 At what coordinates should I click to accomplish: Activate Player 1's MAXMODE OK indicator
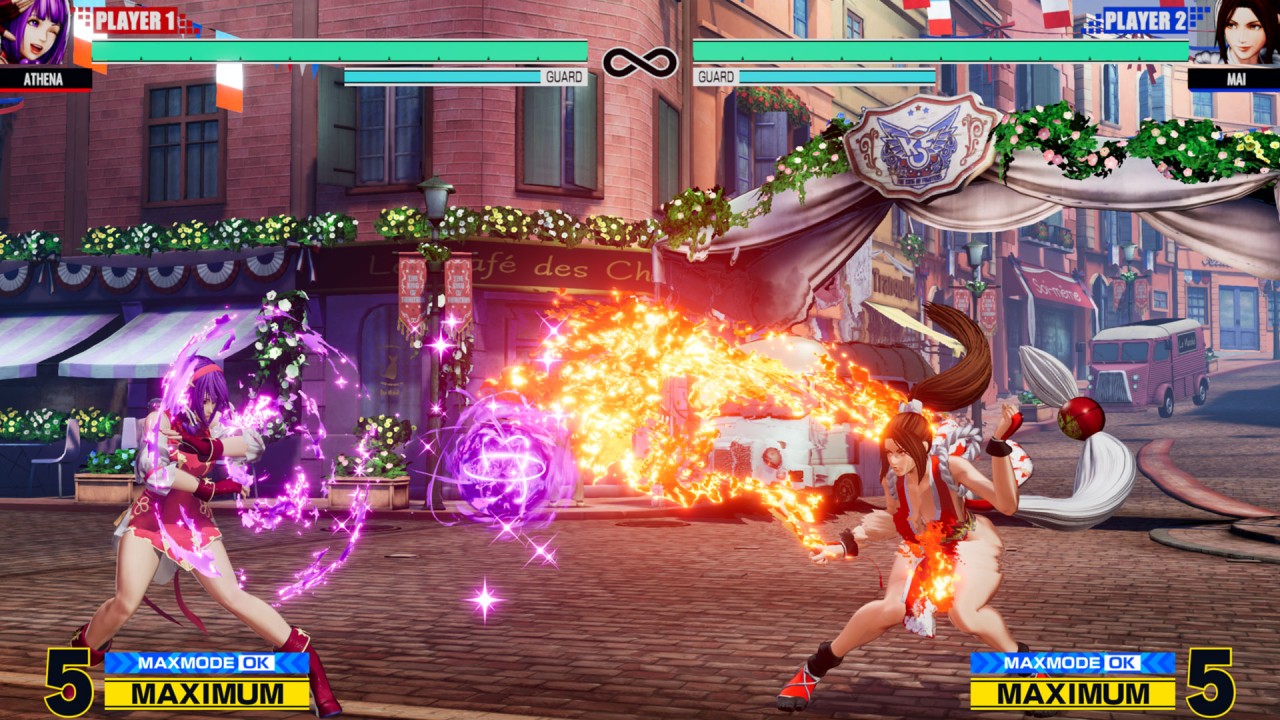point(207,662)
